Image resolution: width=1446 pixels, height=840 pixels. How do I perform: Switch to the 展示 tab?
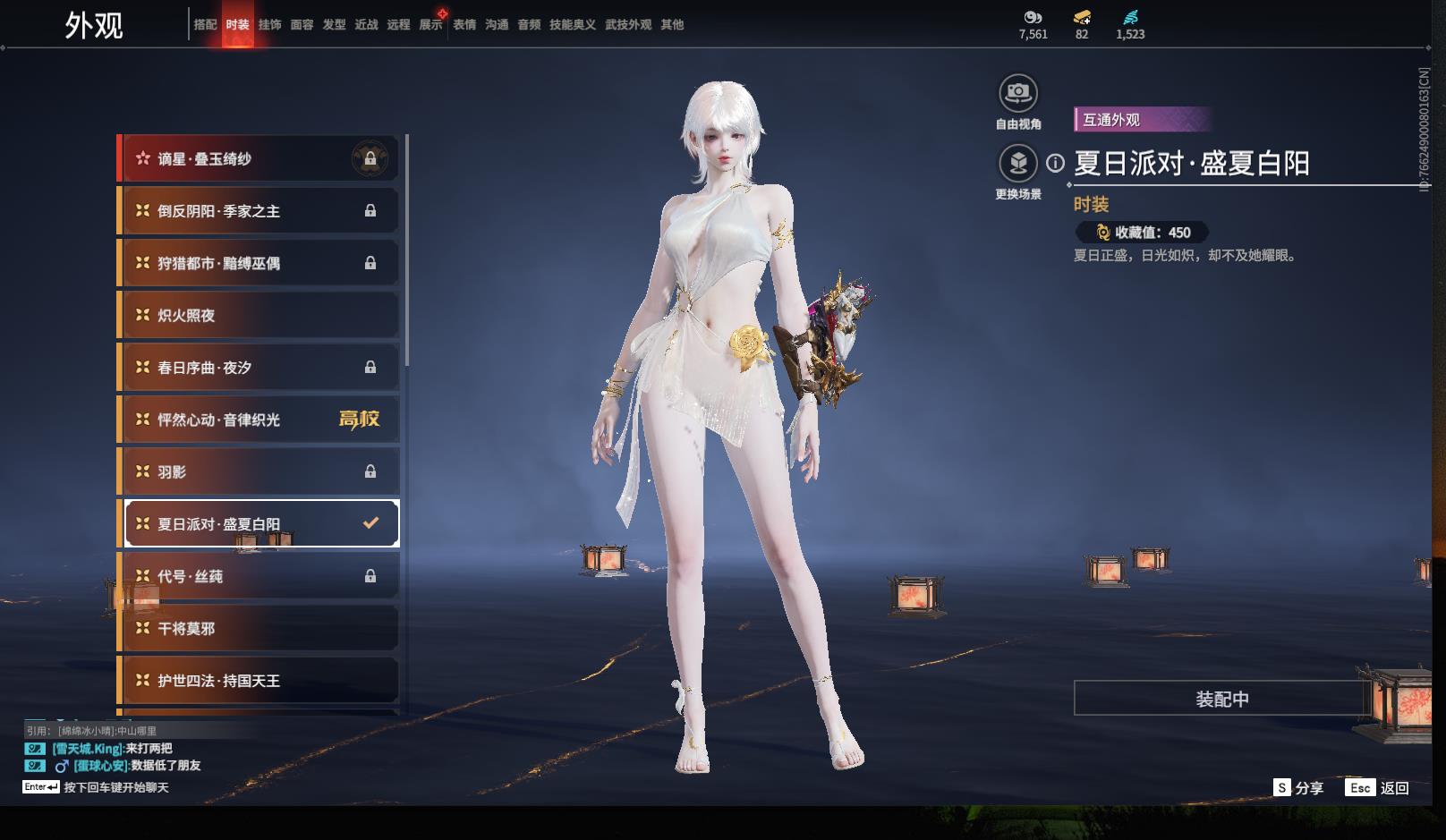click(430, 25)
